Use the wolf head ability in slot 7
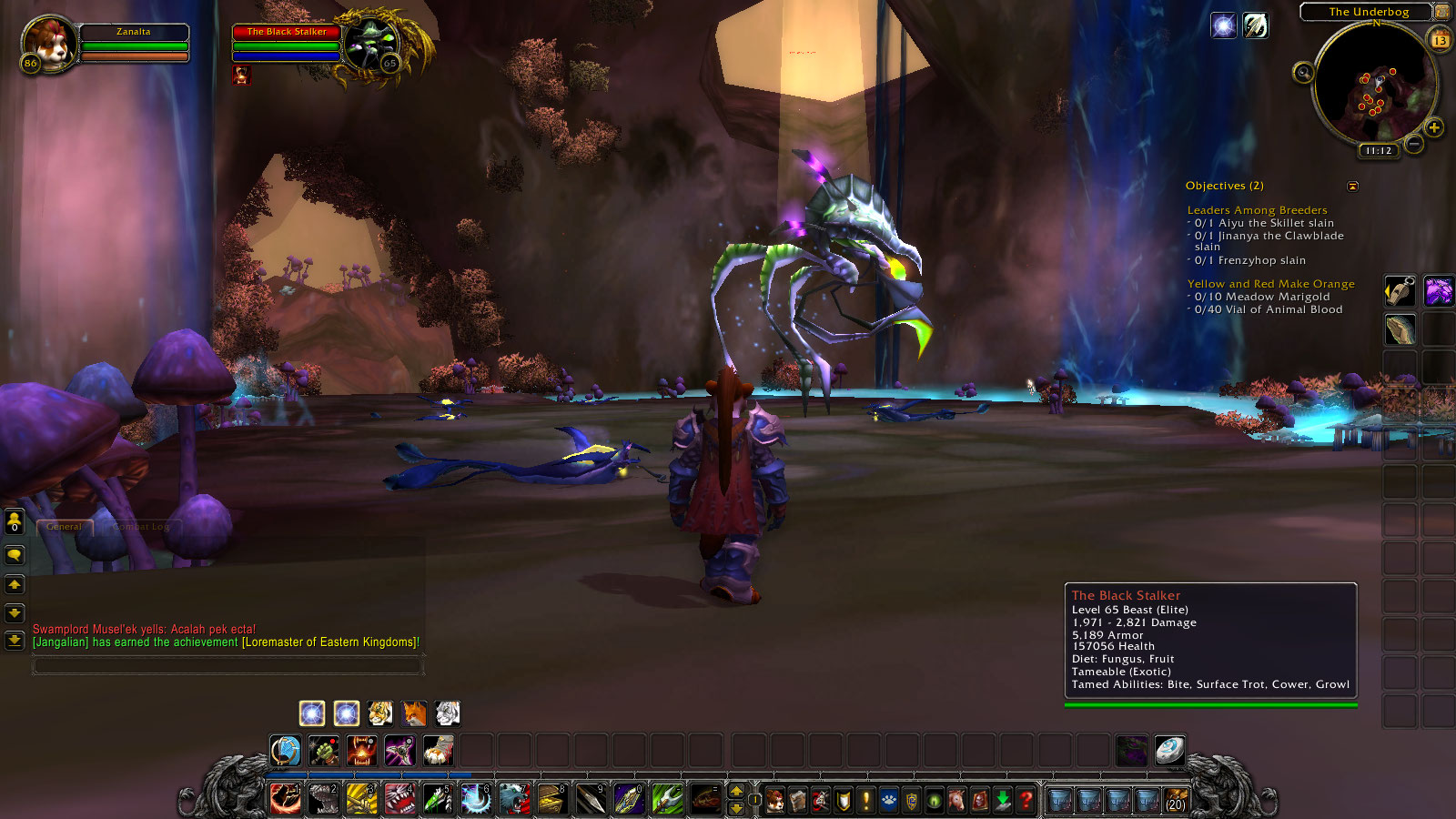 tap(514, 799)
